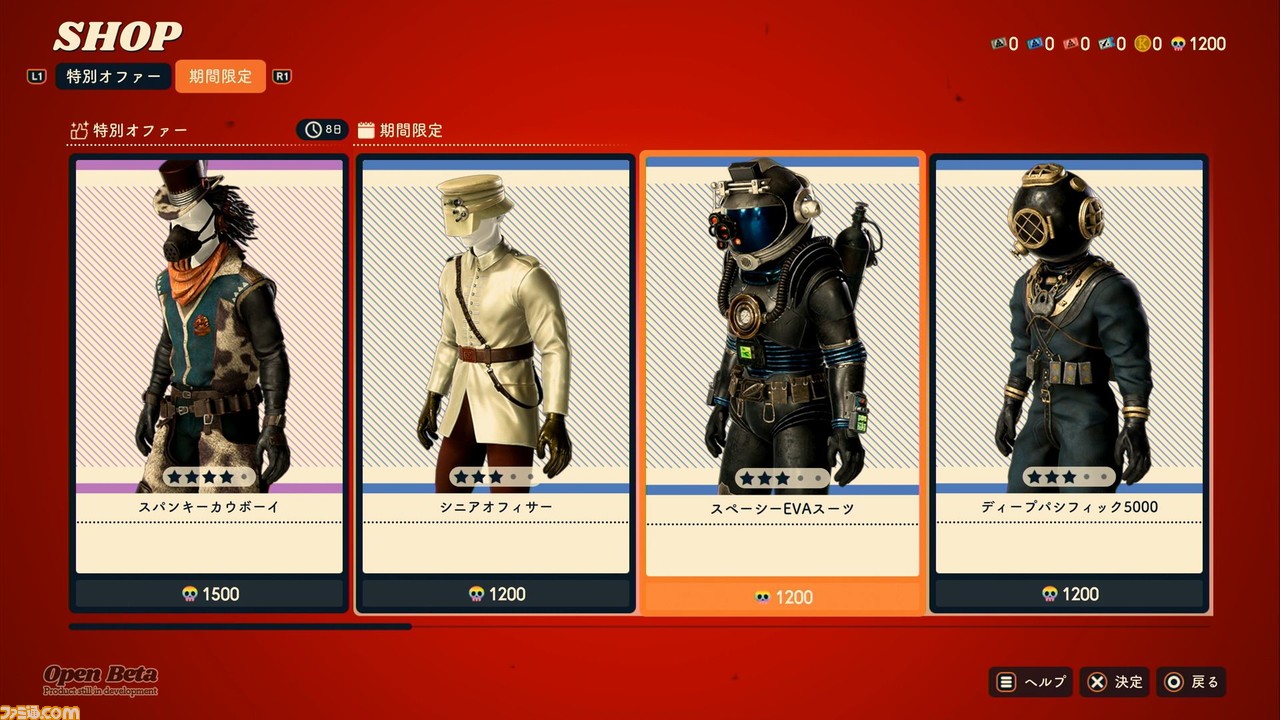
Task: Confirm with the 決定 button
Action: click(x=1115, y=682)
